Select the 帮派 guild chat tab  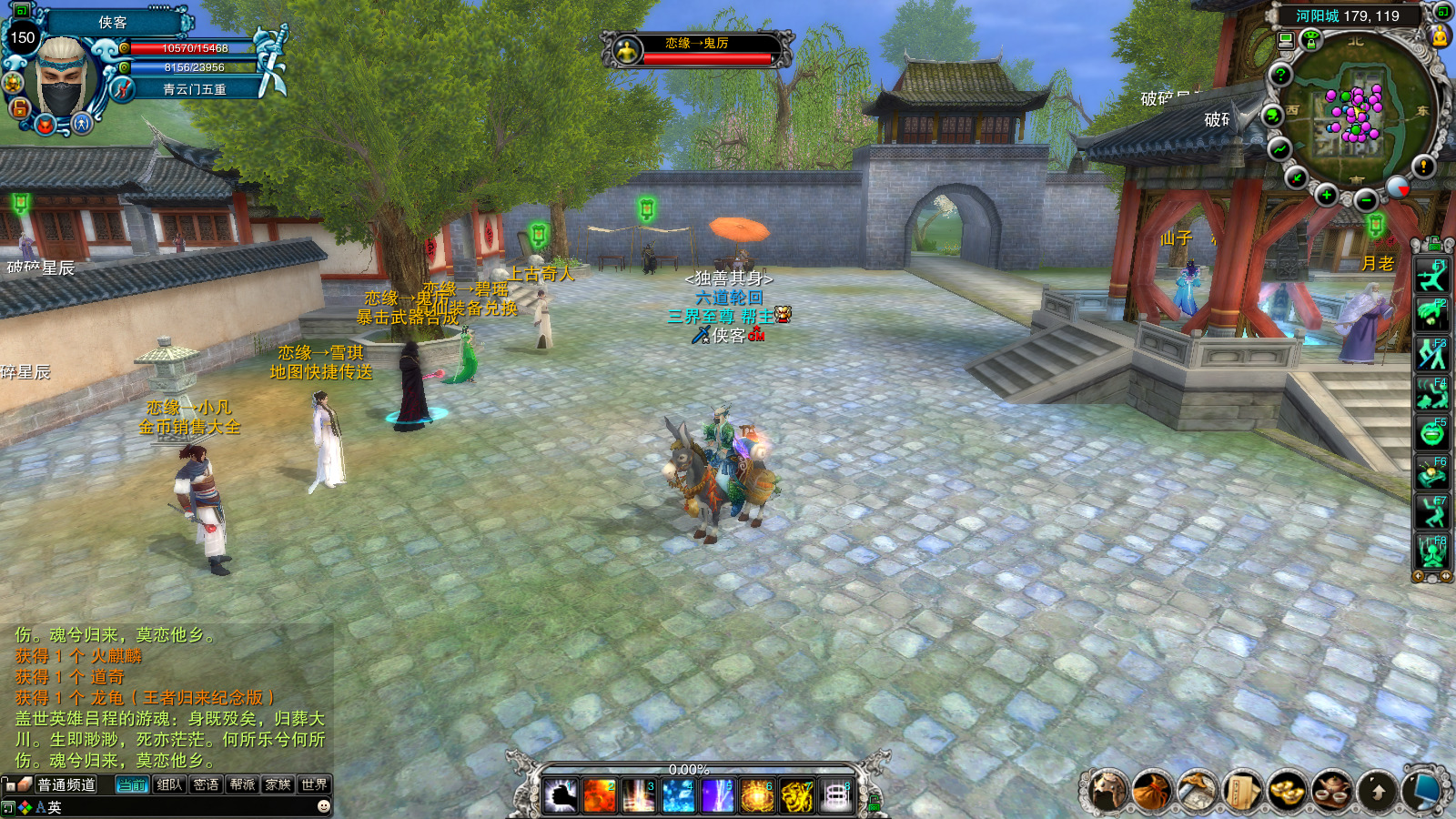click(x=242, y=784)
